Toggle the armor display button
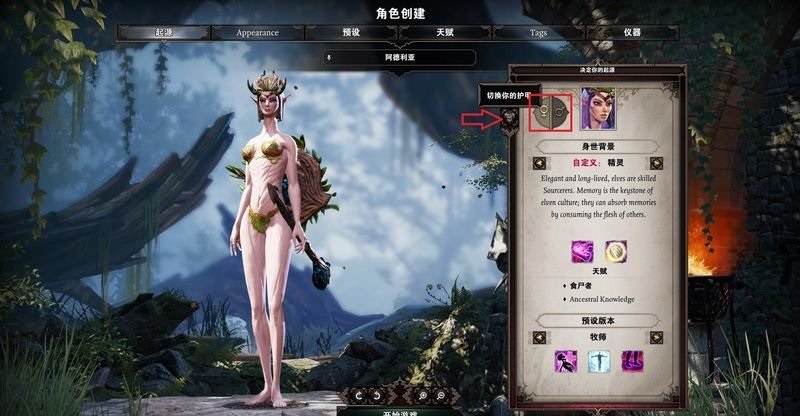 [510, 120]
